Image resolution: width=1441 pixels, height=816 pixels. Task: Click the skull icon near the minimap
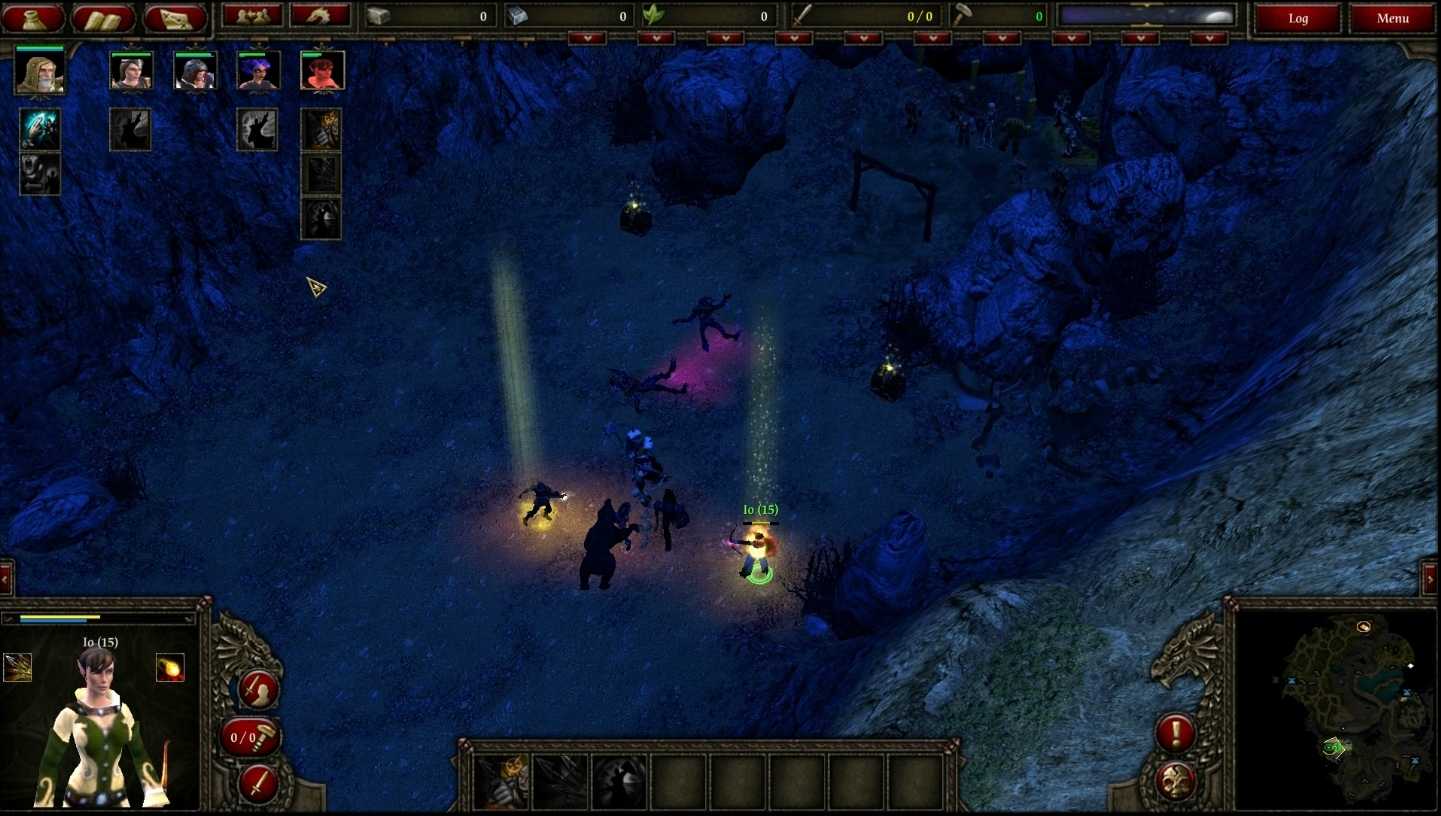[1175, 779]
